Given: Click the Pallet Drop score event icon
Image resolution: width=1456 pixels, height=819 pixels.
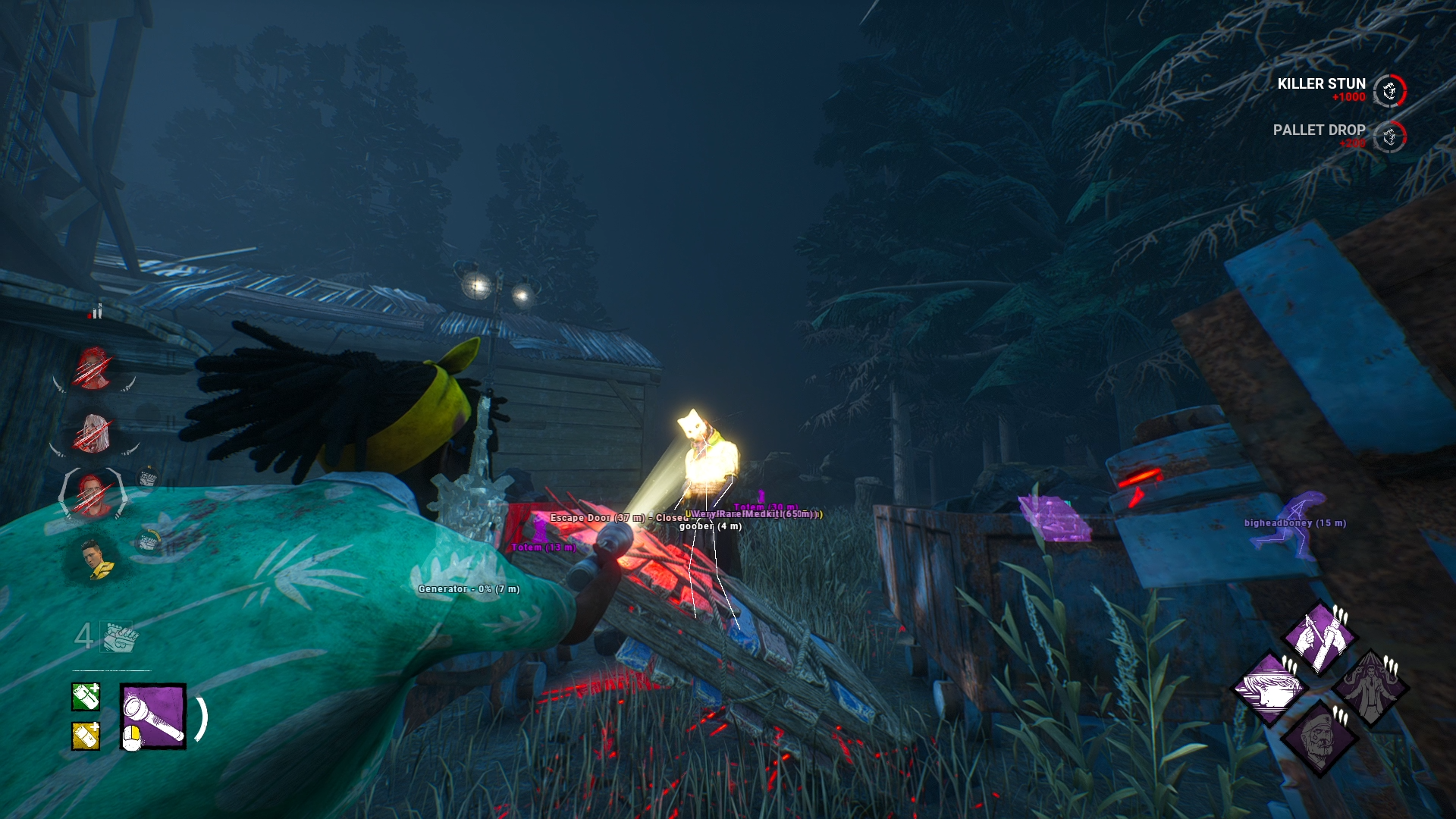Looking at the screenshot, I should pyautogui.click(x=1389, y=137).
